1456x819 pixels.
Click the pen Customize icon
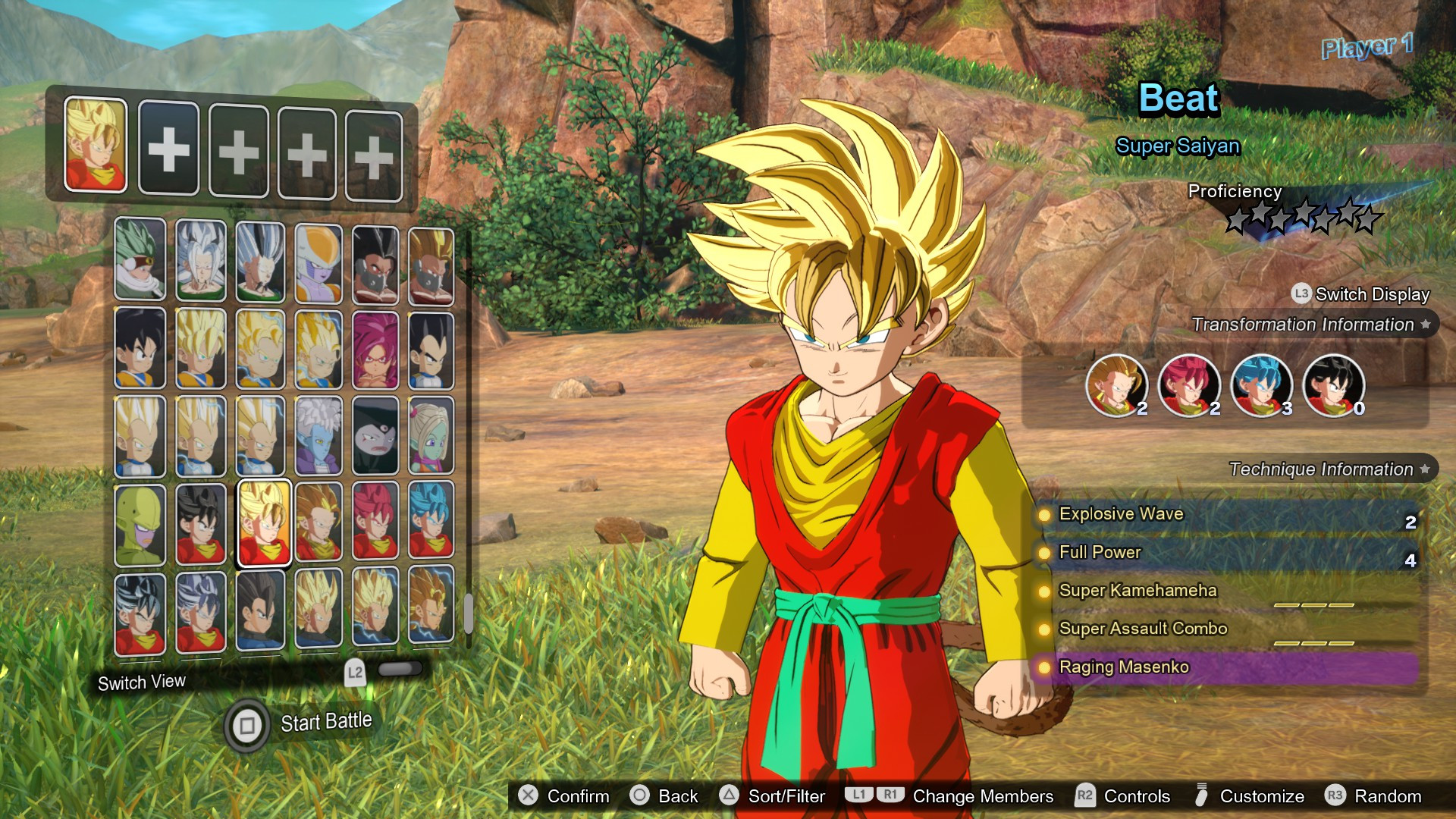click(x=1202, y=796)
